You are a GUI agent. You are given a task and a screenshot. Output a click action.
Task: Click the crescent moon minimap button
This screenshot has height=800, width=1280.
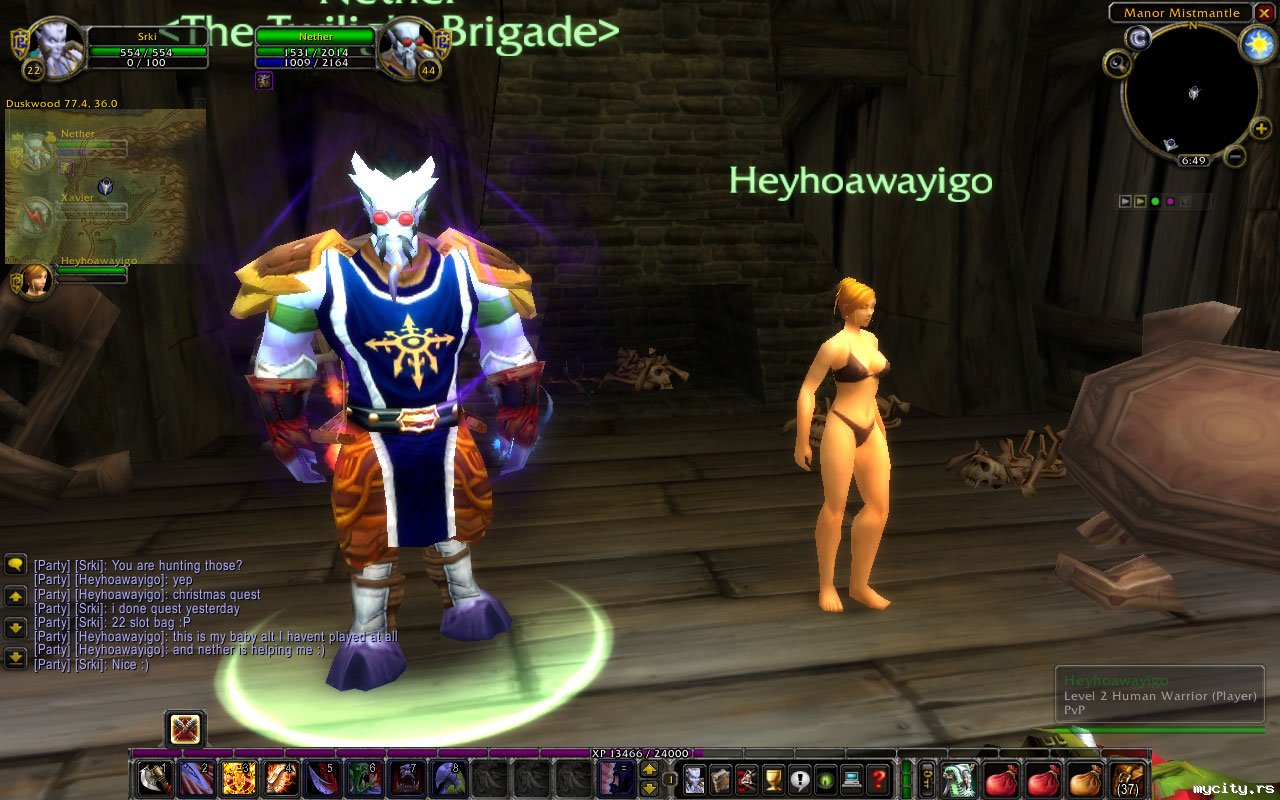pos(1138,38)
